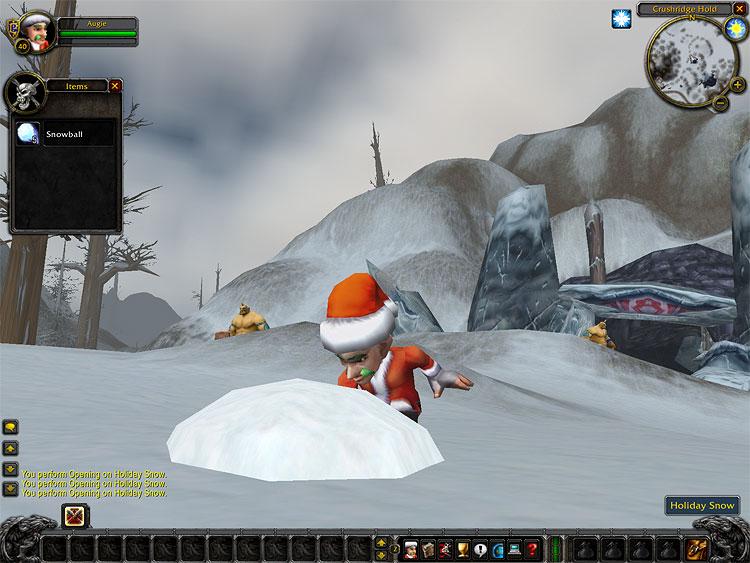Close the Items loot window

115,86
